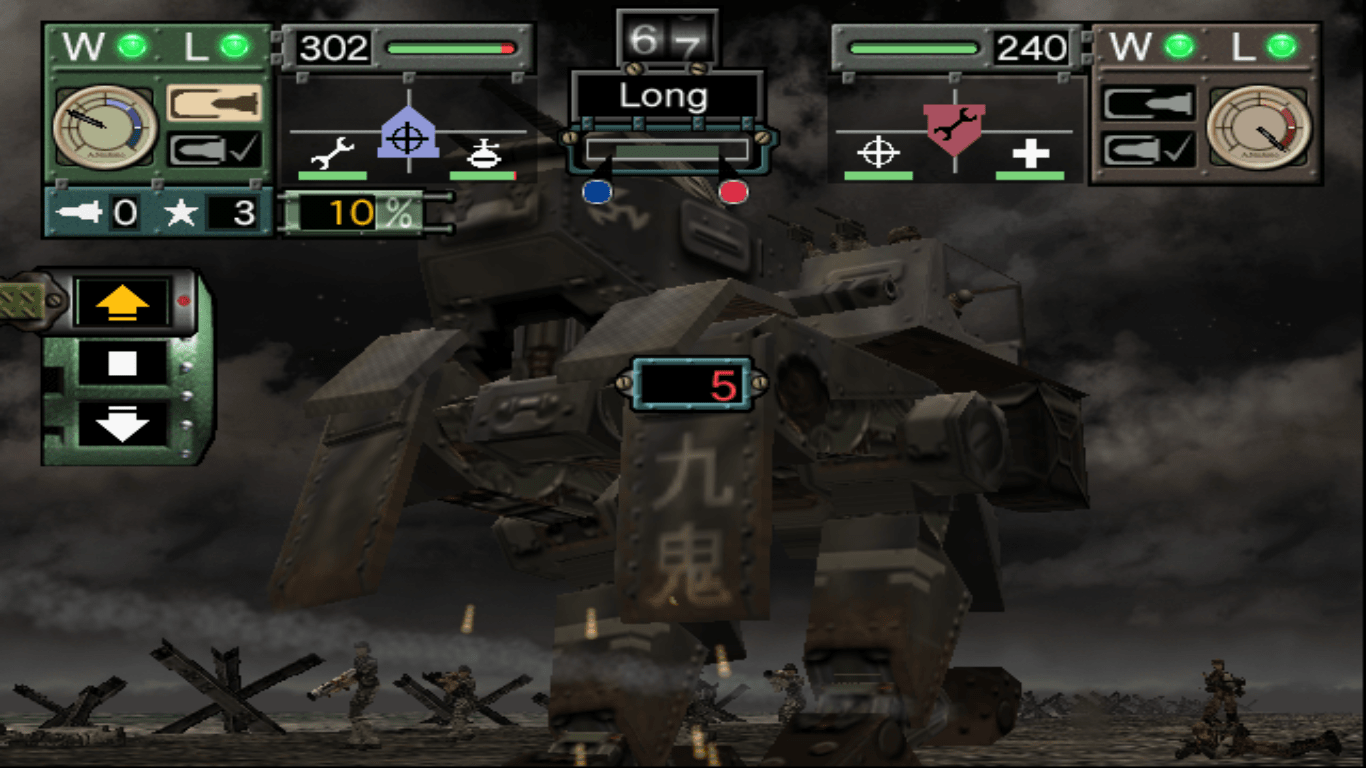Pick the checked shell slot beside the red-arc gauge
This screenshot has height=768, width=1366.
pos(1149,150)
